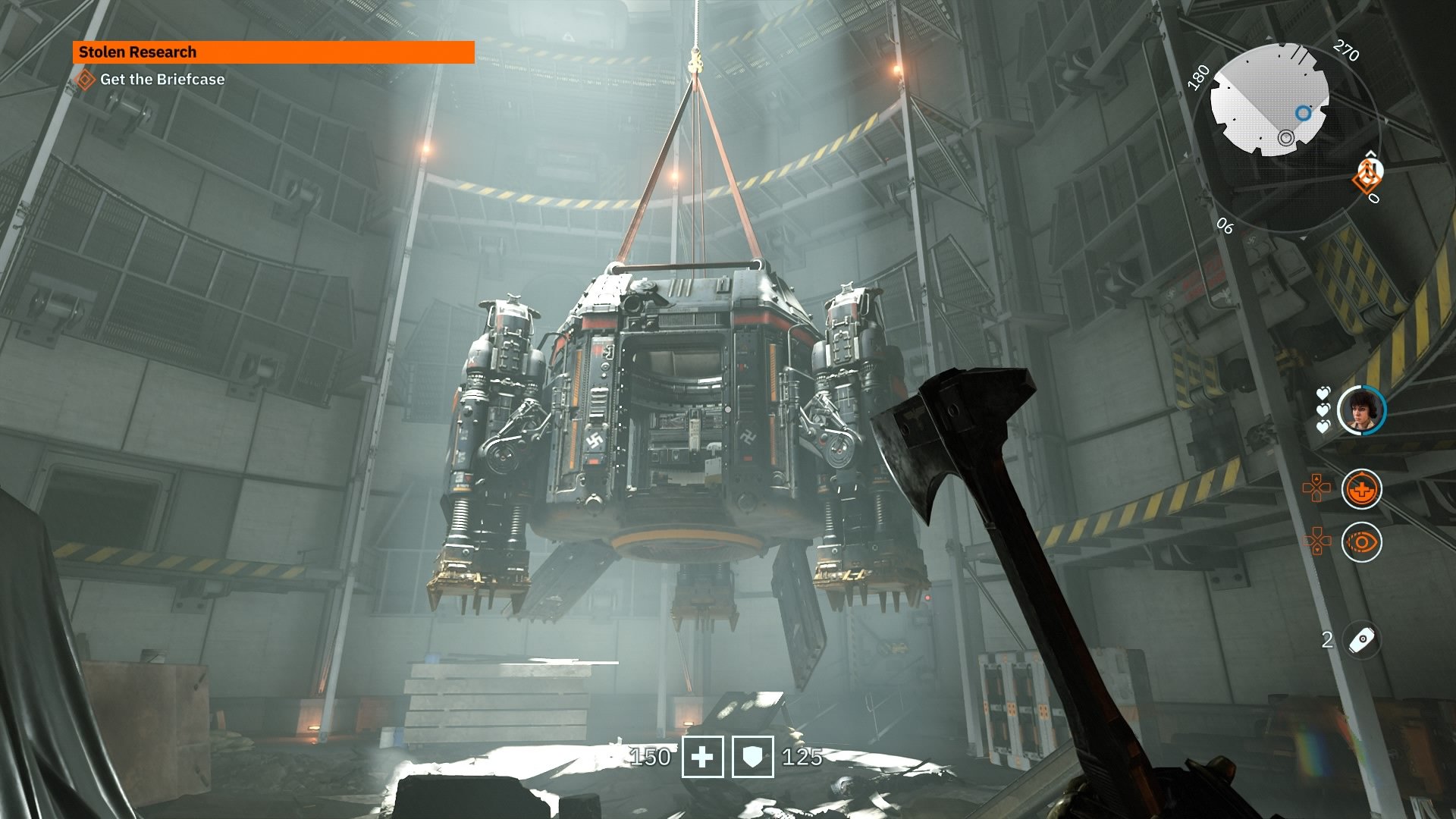Select the throwable item icon showing 2

pos(1362,640)
